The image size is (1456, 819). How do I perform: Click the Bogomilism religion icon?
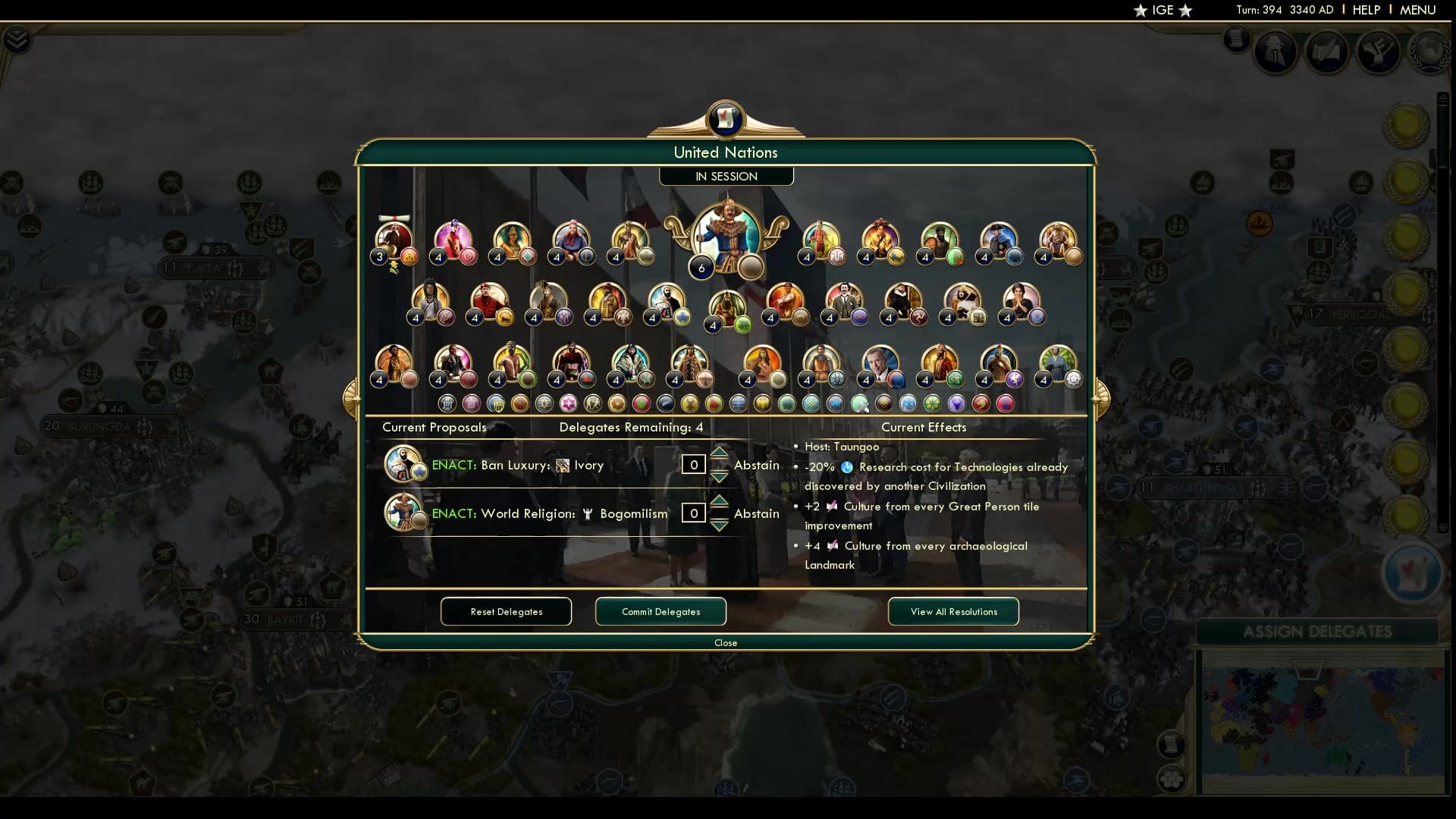coord(589,513)
